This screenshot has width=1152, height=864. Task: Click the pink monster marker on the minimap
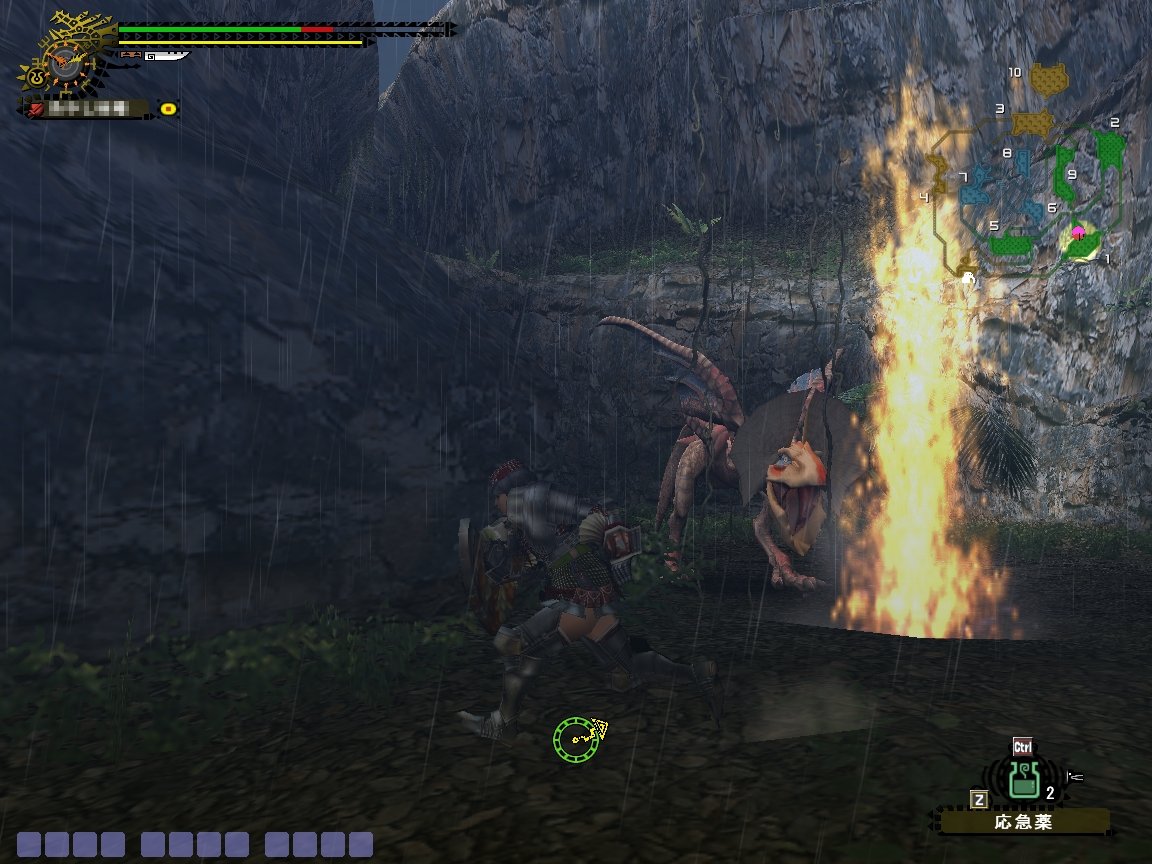1078,232
